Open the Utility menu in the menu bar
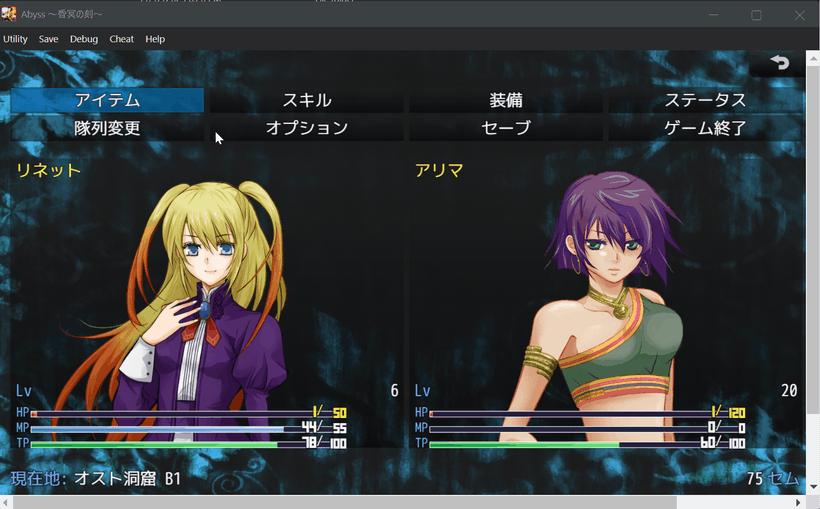Image resolution: width=820 pixels, height=509 pixels. pos(15,39)
